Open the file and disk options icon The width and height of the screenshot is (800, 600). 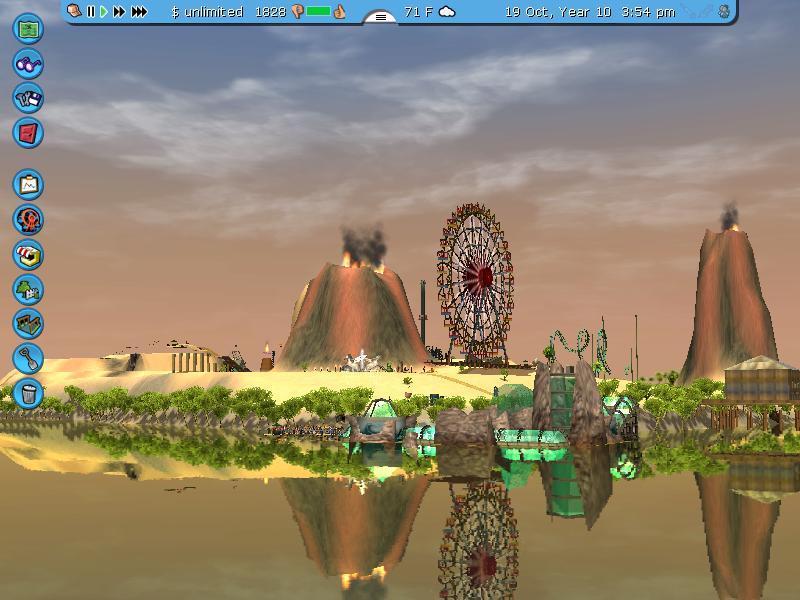click(x=28, y=97)
